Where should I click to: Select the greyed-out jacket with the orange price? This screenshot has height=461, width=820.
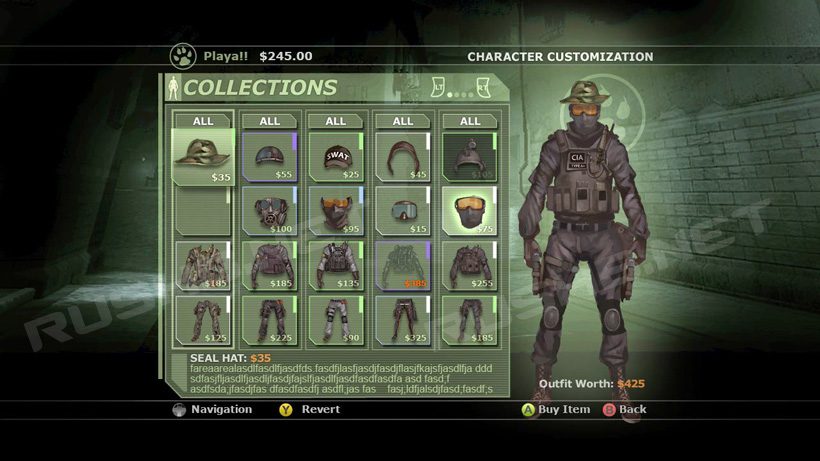click(x=402, y=265)
